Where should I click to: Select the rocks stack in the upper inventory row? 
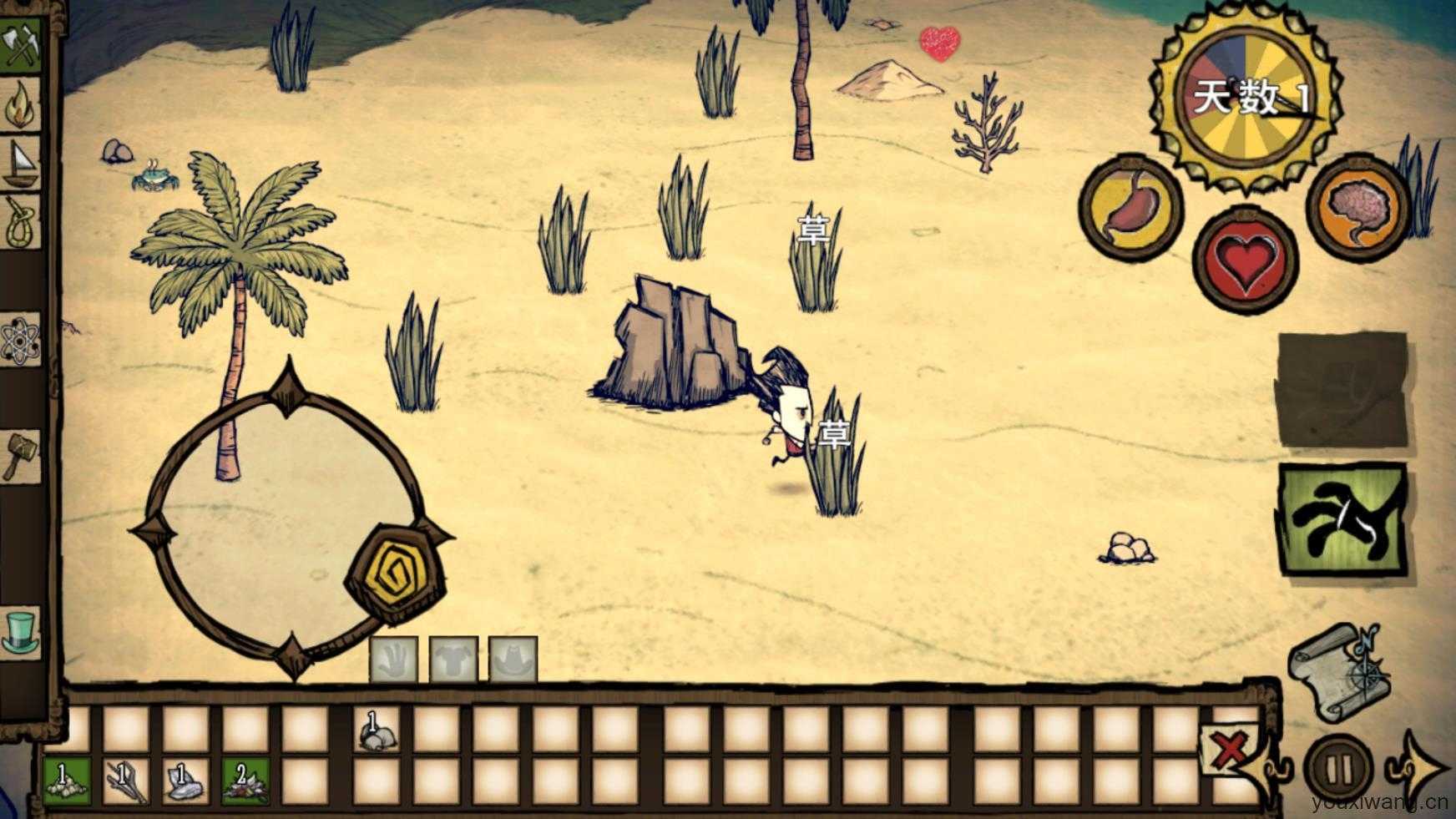click(x=377, y=731)
